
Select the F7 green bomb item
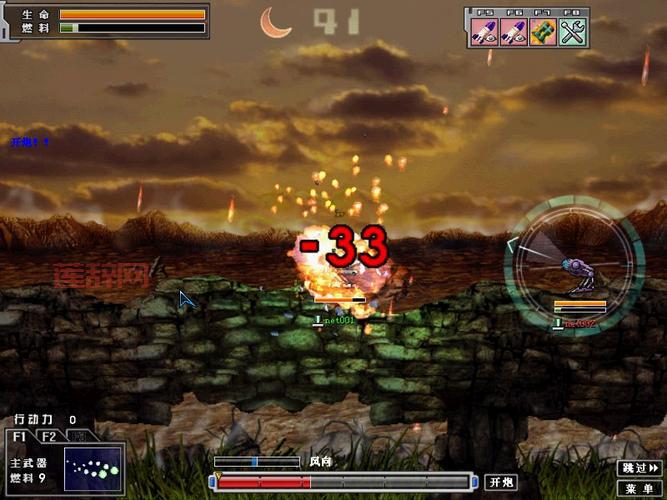pos(543,30)
